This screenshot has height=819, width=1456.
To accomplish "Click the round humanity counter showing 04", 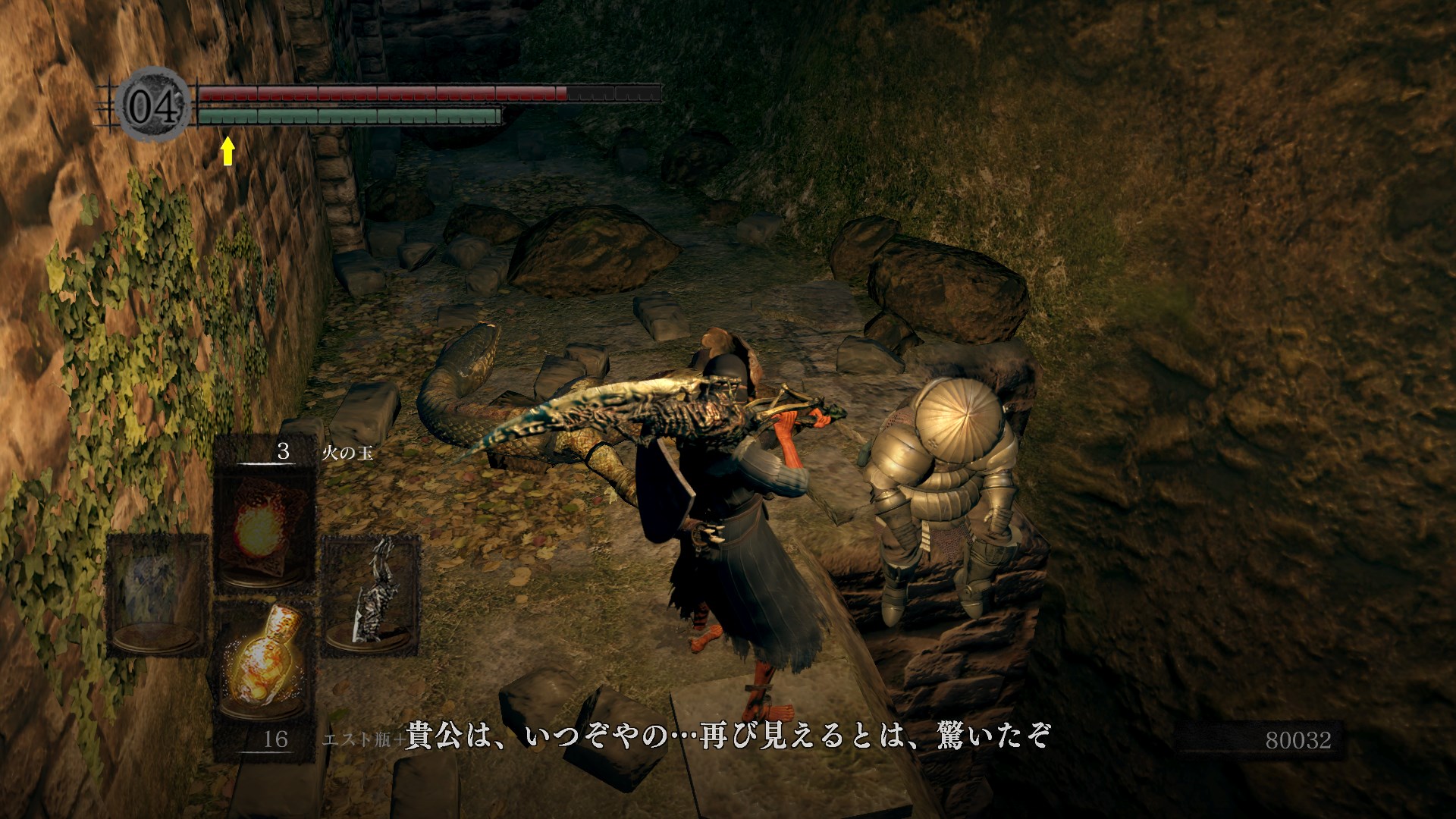I will [154, 106].
